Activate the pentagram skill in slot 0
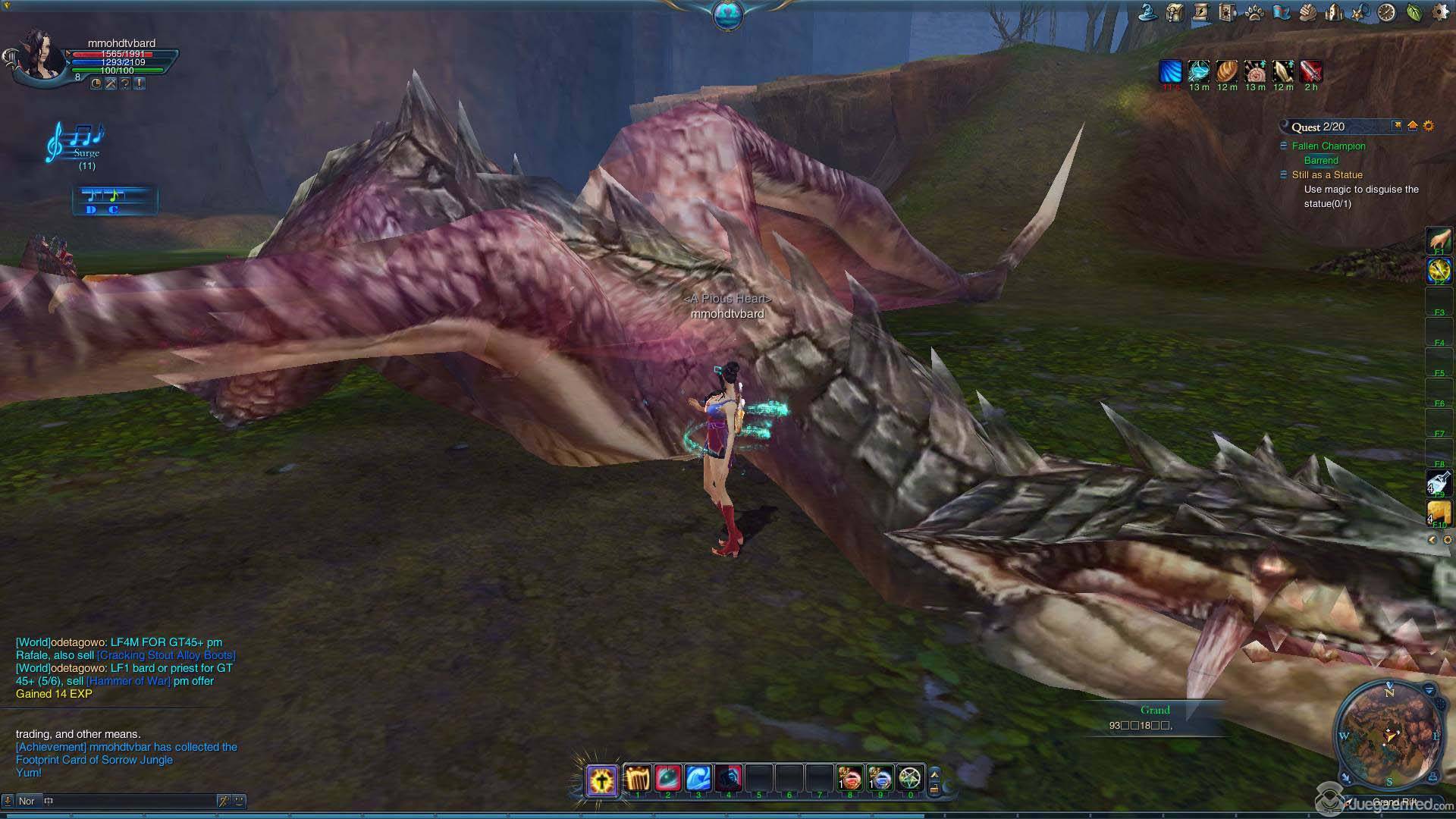Screen dimensions: 1456x819 909,779
